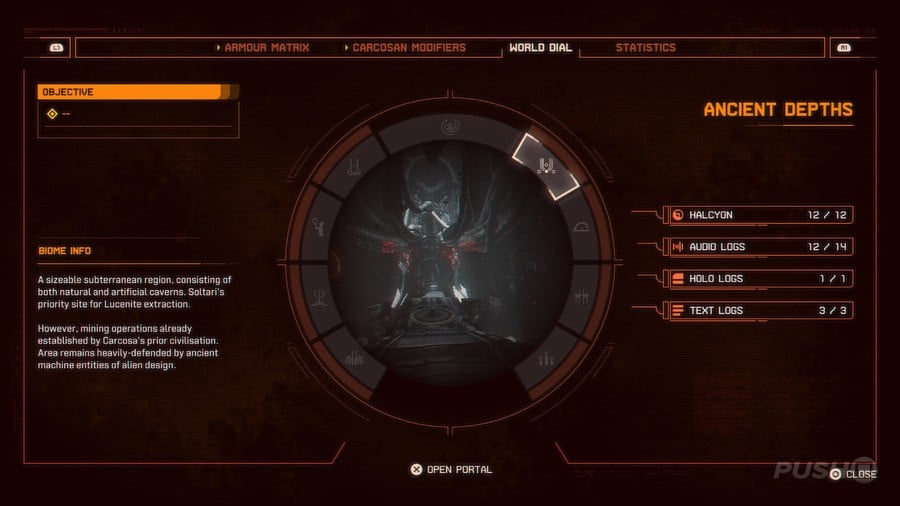Pick the dome glyph segment on the dial
The height and width of the screenshot is (506, 900).
[x=578, y=228]
